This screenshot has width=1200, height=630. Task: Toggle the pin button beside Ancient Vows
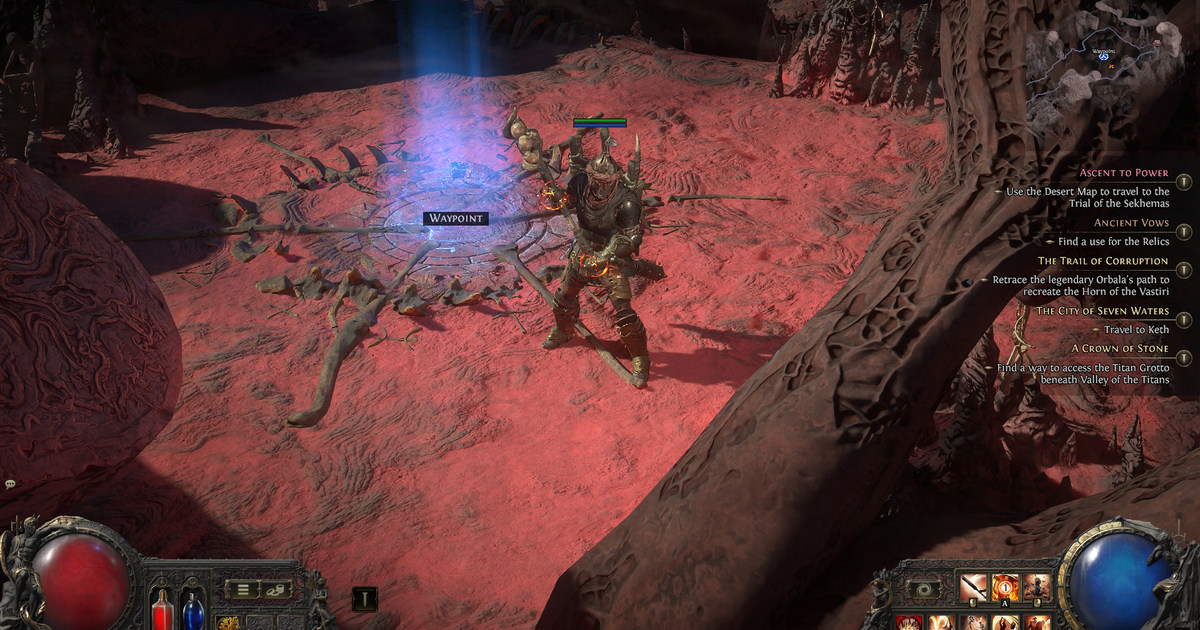pos(1184,232)
